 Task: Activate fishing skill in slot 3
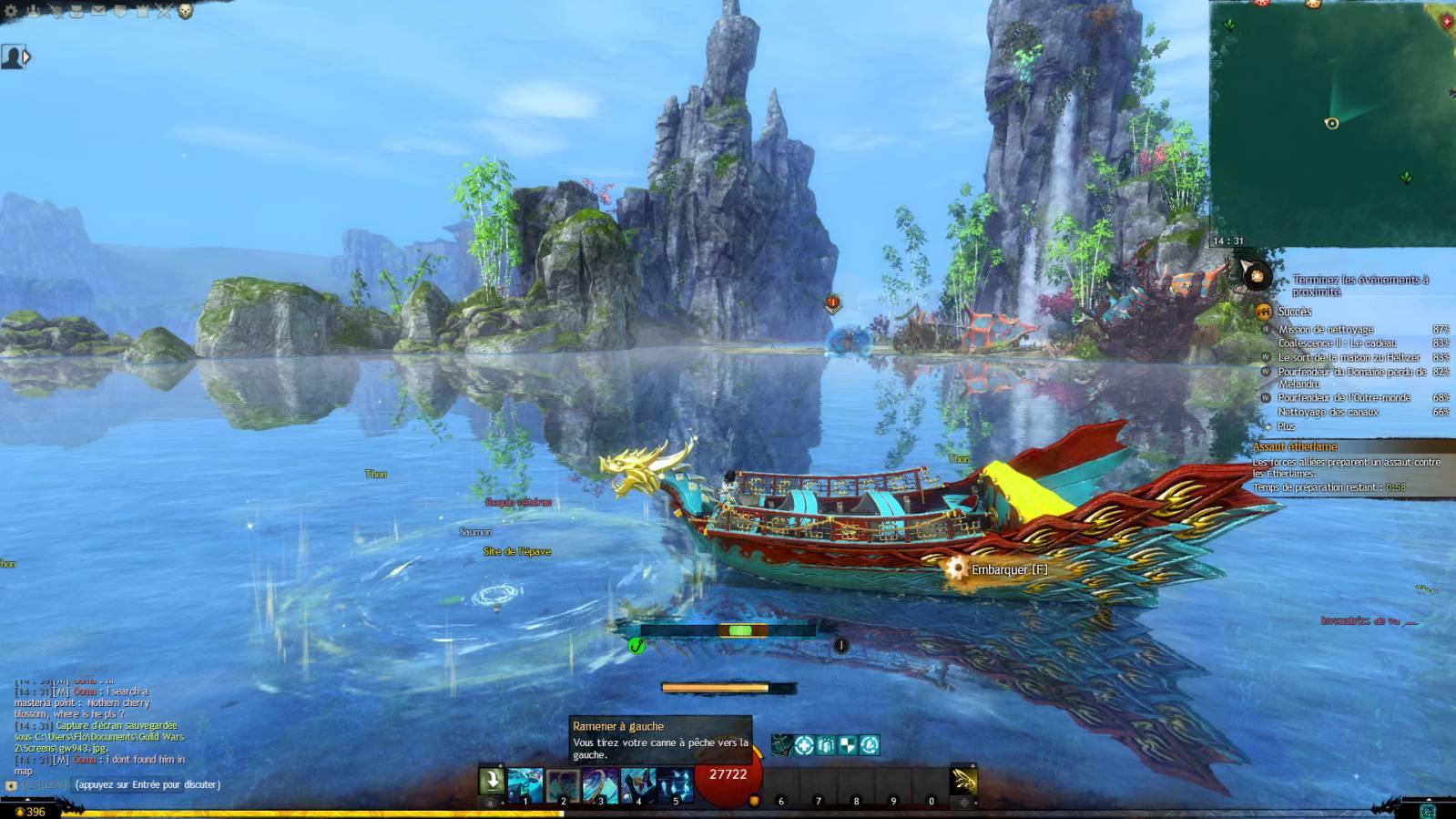click(600, 784)
